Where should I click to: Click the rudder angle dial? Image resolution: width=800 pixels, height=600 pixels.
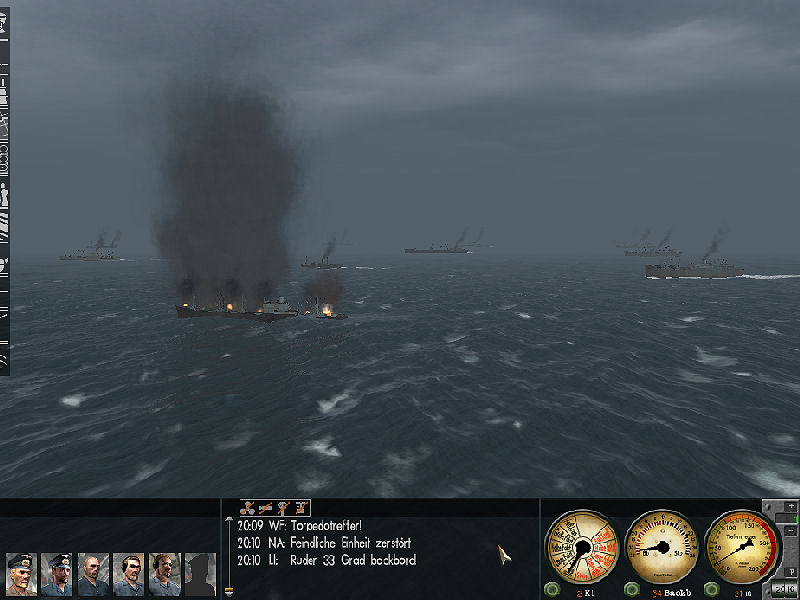(x=661, y=545)
